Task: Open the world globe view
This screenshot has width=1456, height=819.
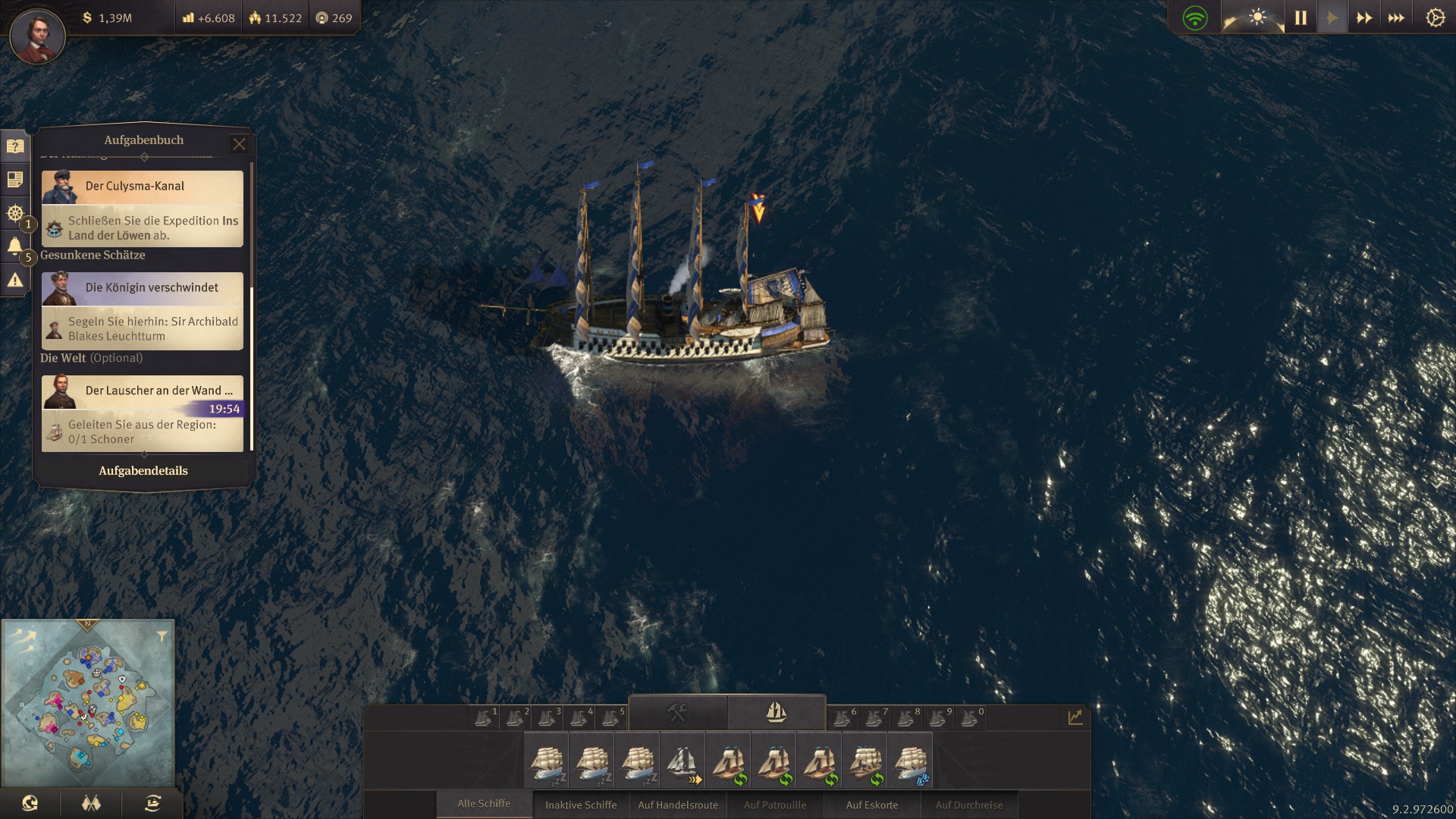Action: (30, 804)
